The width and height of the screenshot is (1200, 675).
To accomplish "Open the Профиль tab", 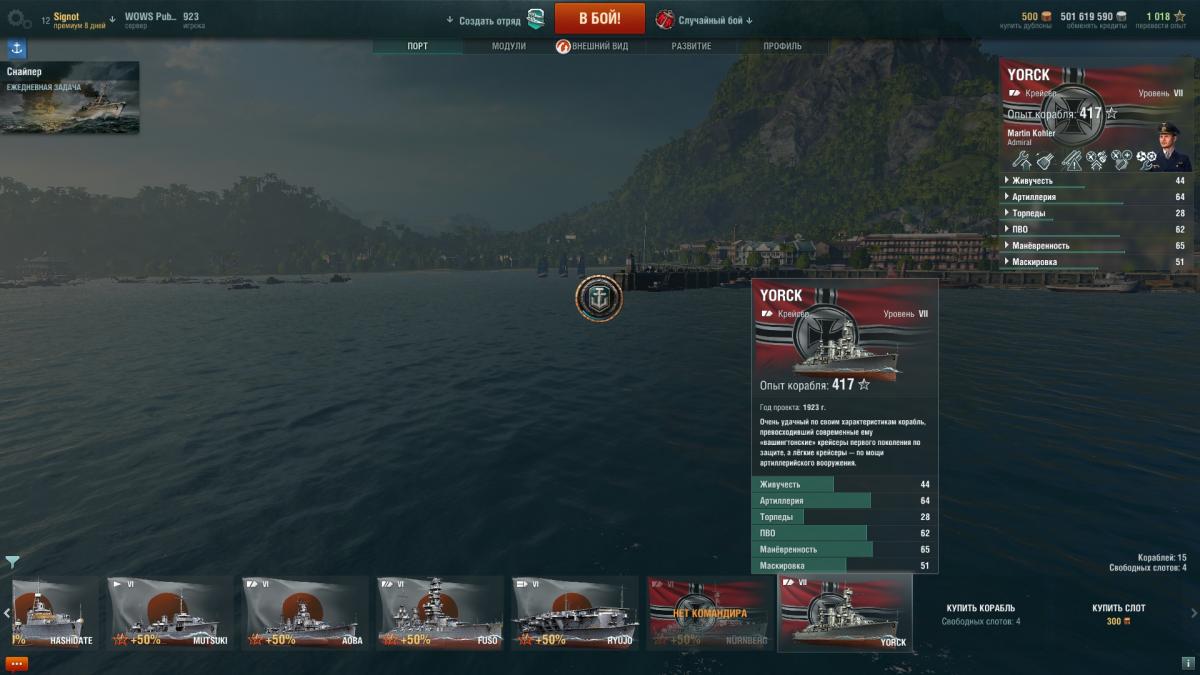I will pos(782,47).
